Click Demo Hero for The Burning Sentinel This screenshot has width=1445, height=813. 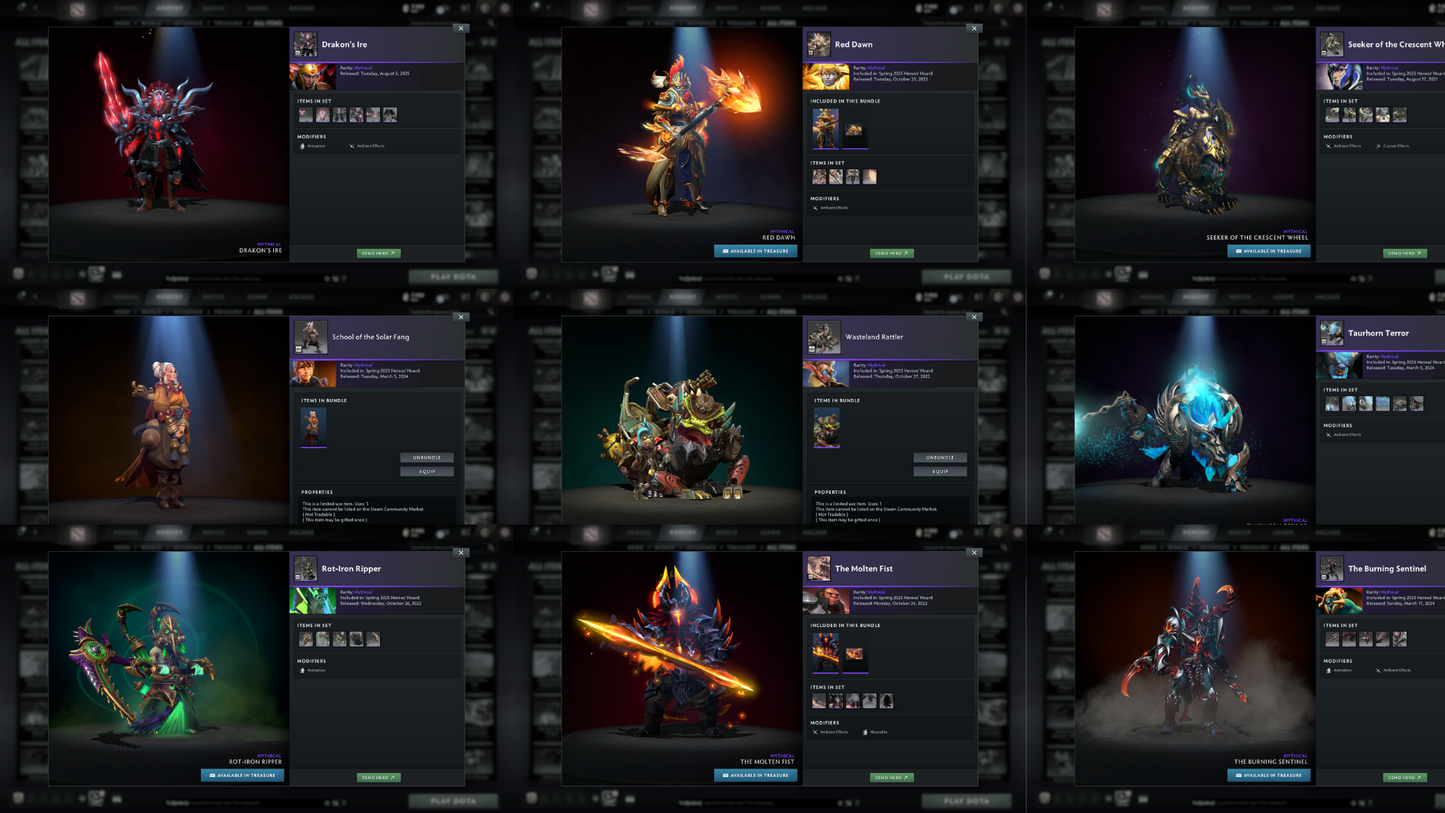pyautogui.click(x=1404, y=777)
